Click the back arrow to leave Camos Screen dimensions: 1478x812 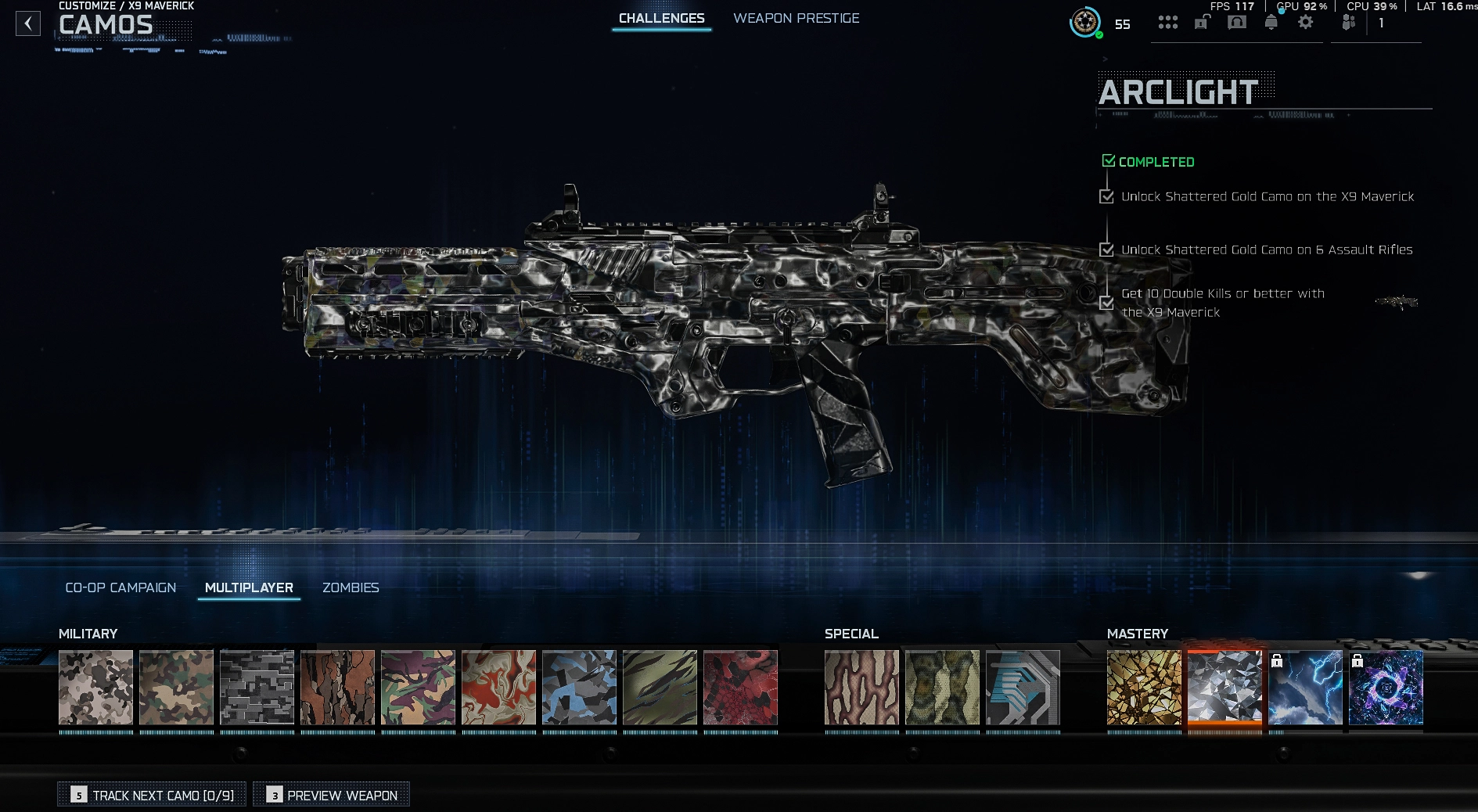pos(28,23)
